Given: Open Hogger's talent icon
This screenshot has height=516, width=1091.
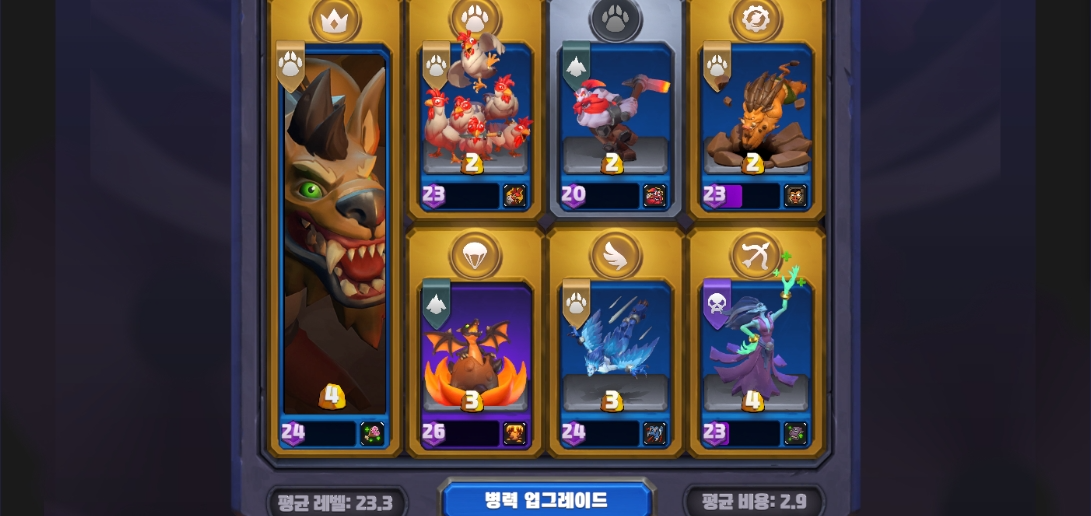Looking at the screenshot, I should pos(372,433).
